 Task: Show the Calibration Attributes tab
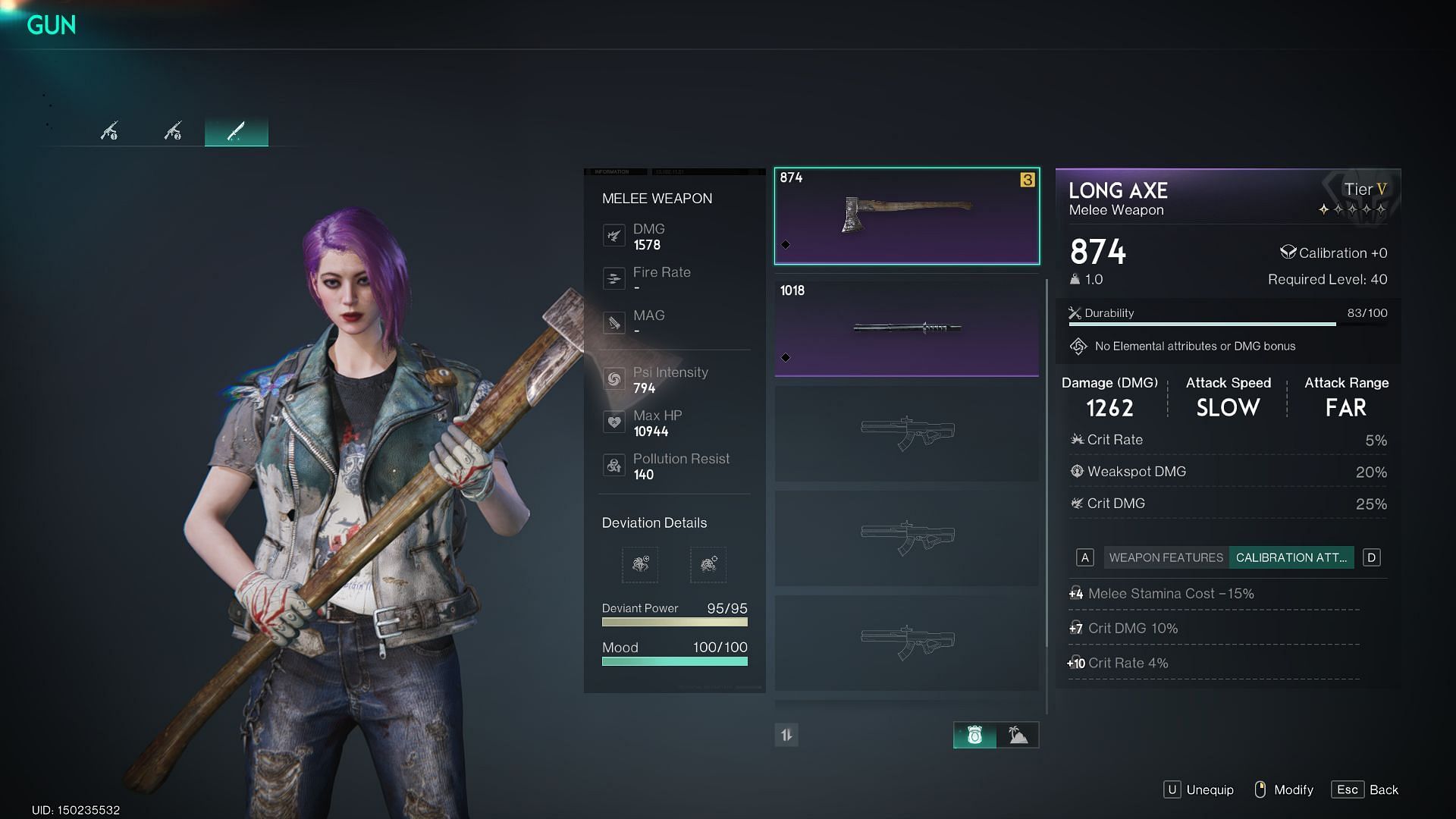click(1291, 558)
